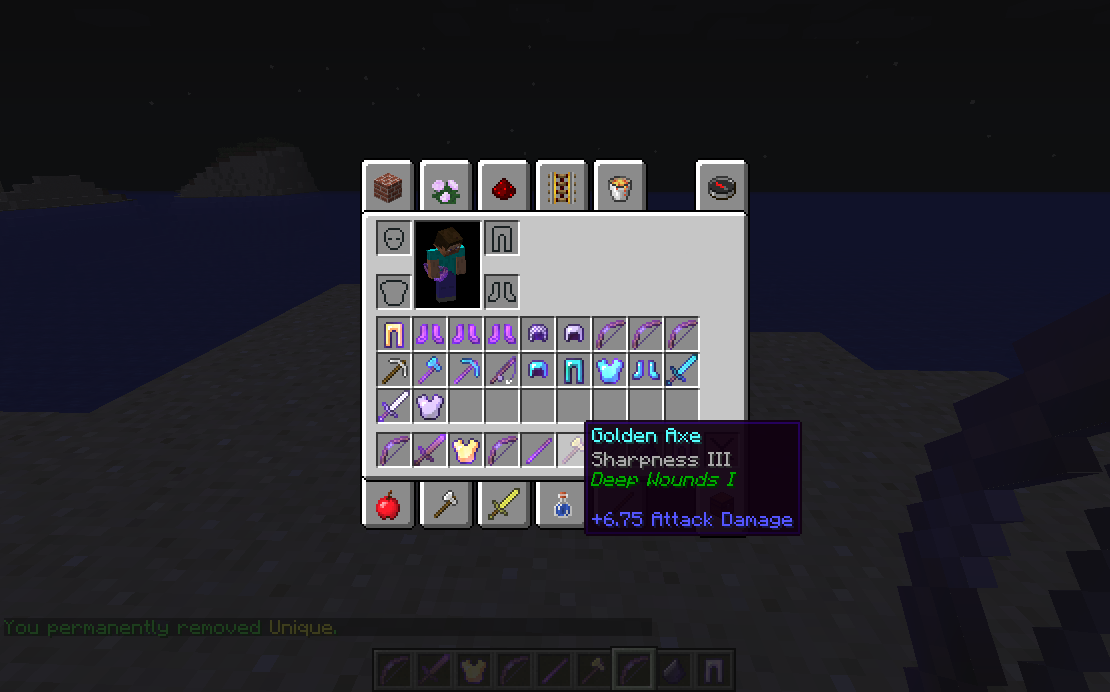Image resolution: width=1110 pixels, height=692 pixels.
Task: Choose the Combat tab with golden sword
Action: click(503, 505)
